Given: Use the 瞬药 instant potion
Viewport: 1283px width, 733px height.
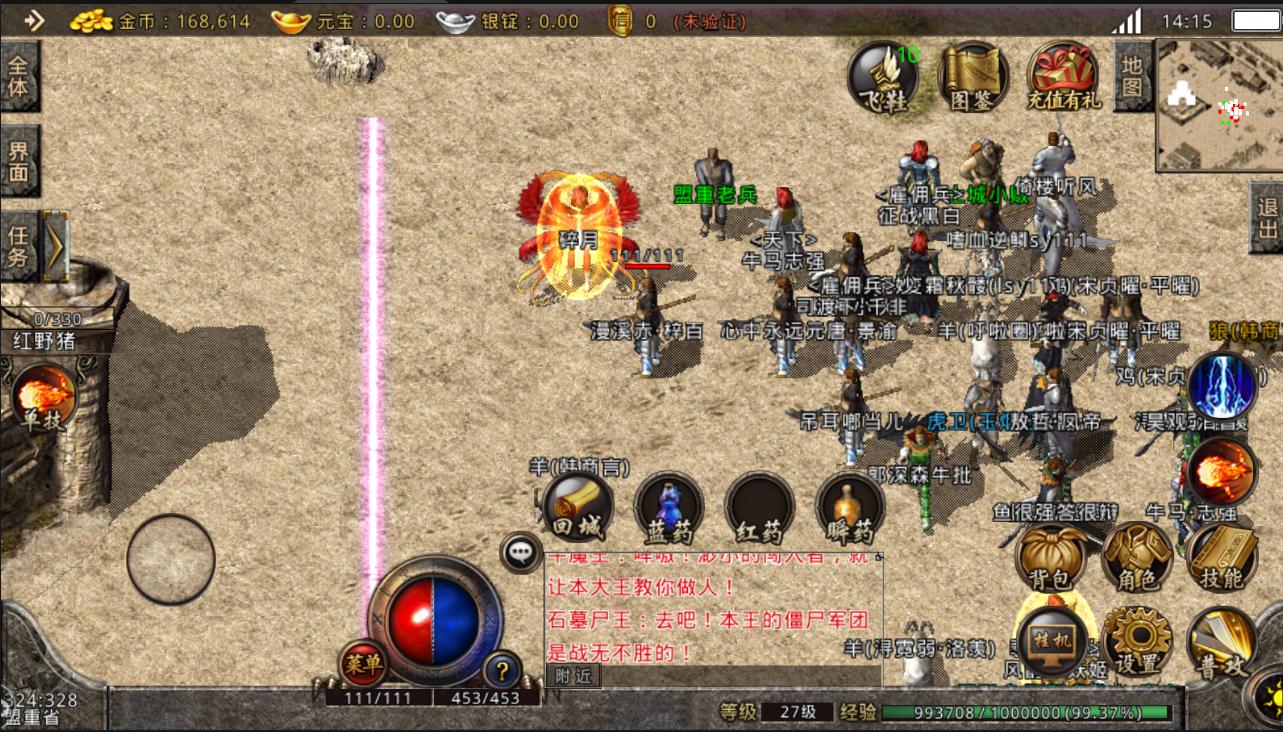Looking at the screenshot, I should [x=850, y=506].
